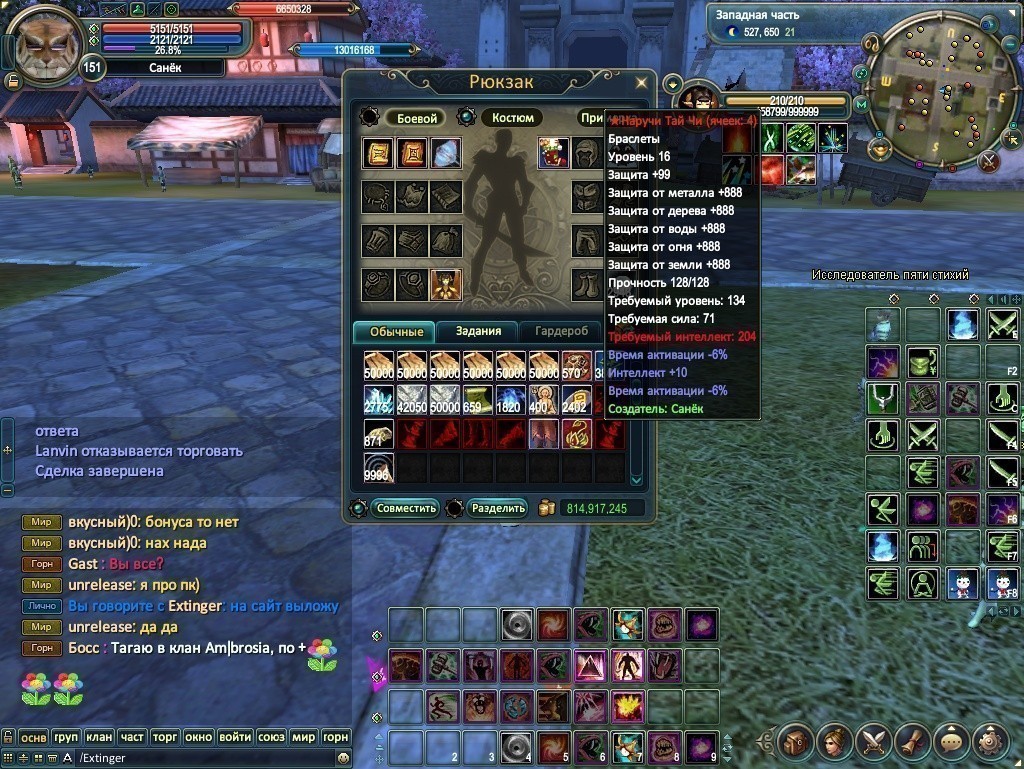Select the item stack numbered 871

tap(379, 433)
